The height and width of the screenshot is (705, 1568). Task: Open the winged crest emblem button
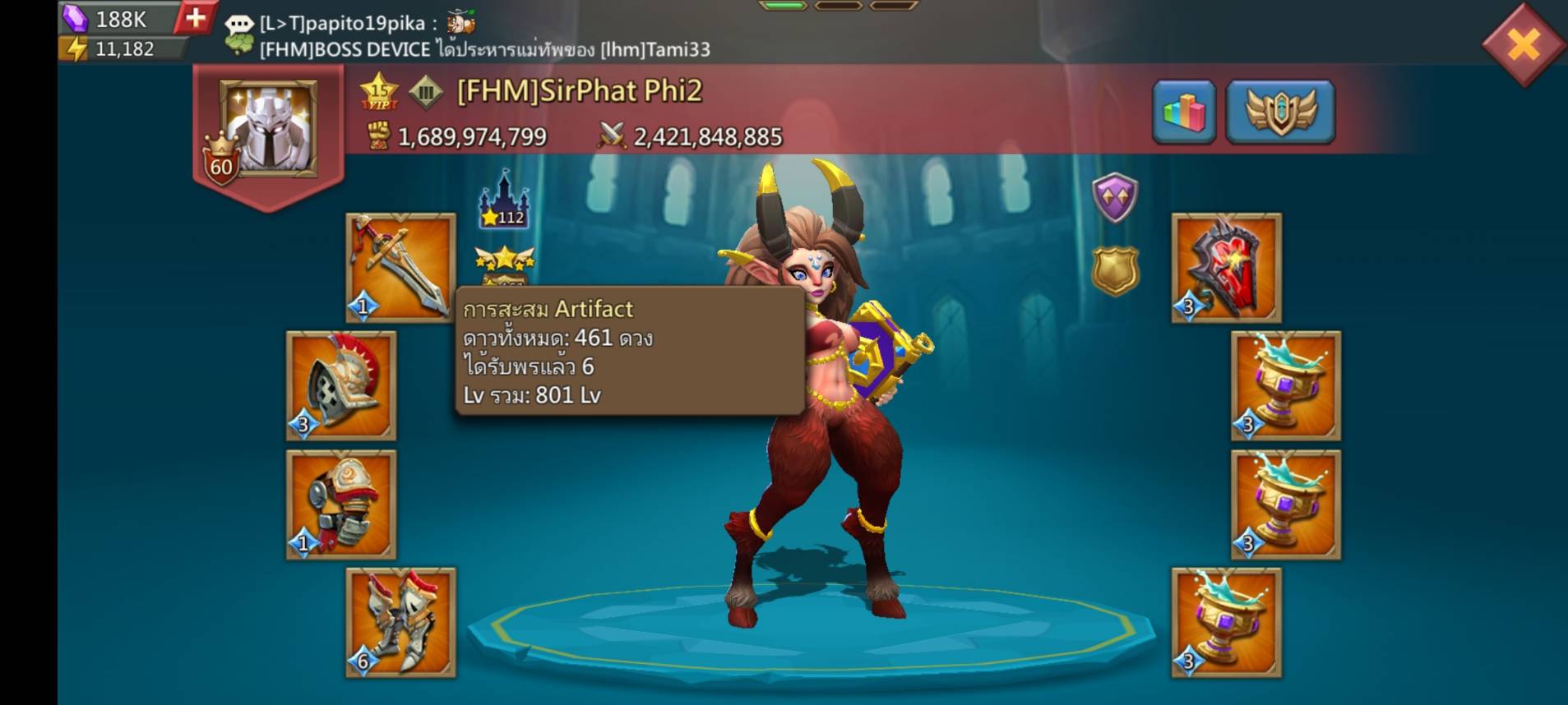pyautogui.click(x=1279, y=112)
